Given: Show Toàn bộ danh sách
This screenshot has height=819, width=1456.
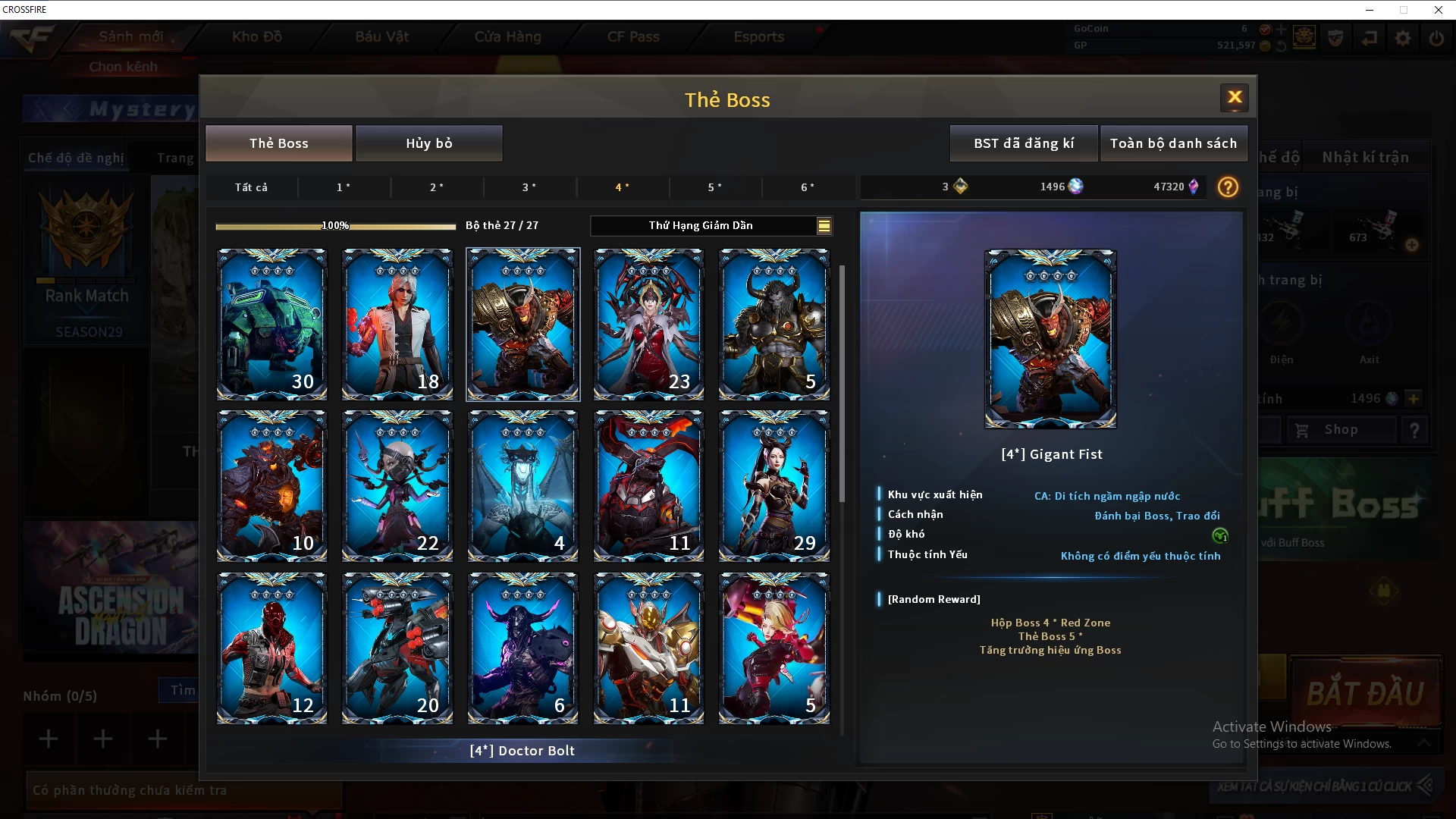Looking at the screenshot, I should 1173,143.
